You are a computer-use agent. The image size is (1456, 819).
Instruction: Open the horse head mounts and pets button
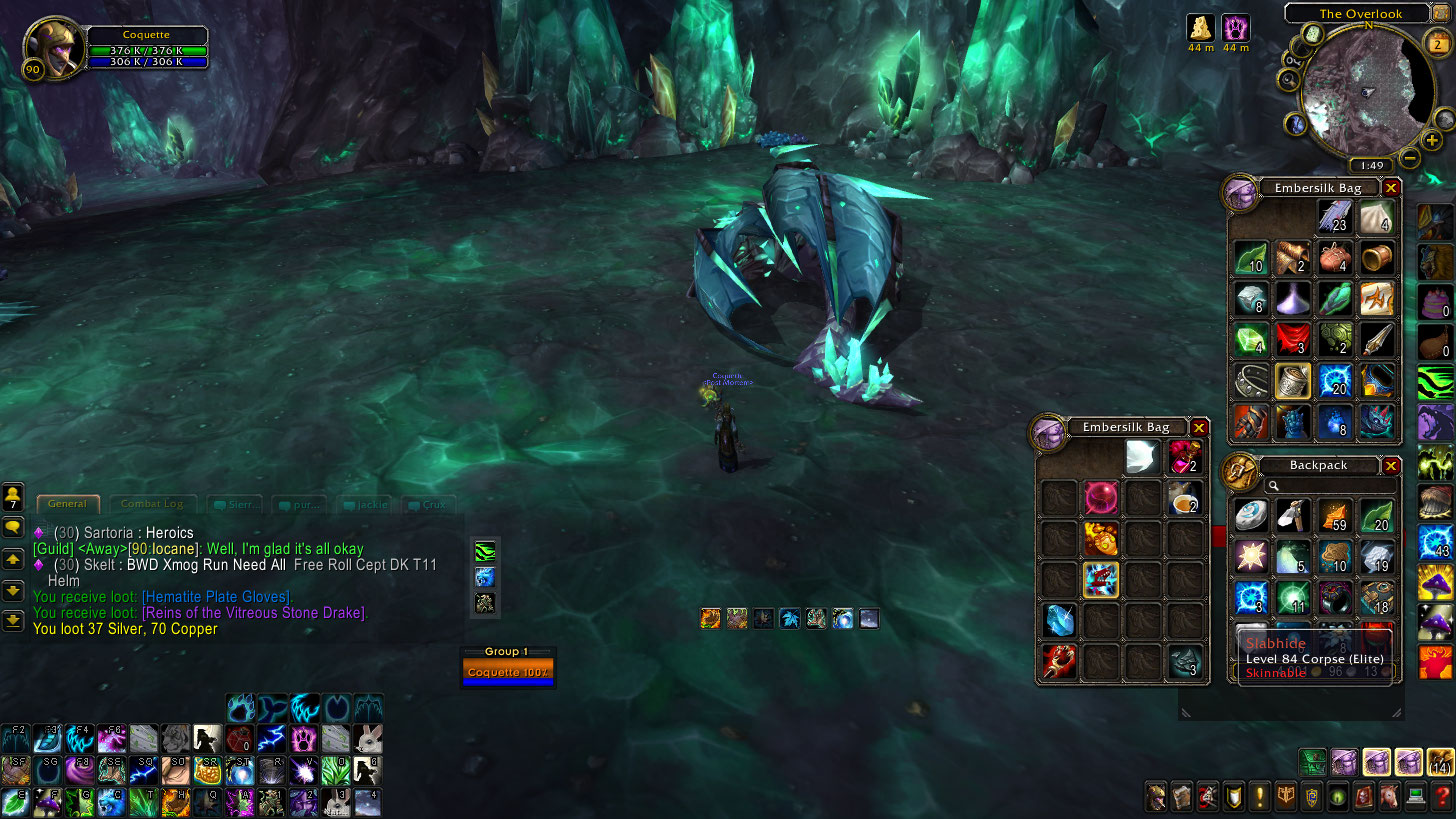point(1389,797)
